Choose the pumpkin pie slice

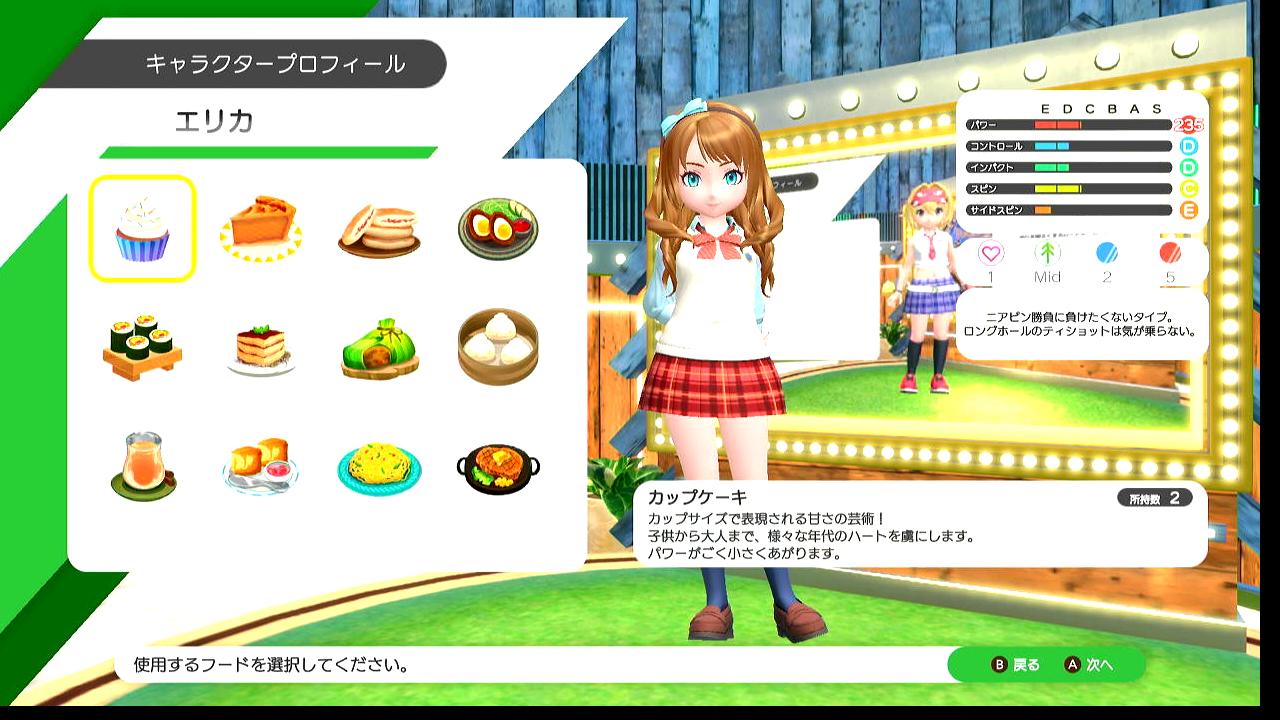260,229
